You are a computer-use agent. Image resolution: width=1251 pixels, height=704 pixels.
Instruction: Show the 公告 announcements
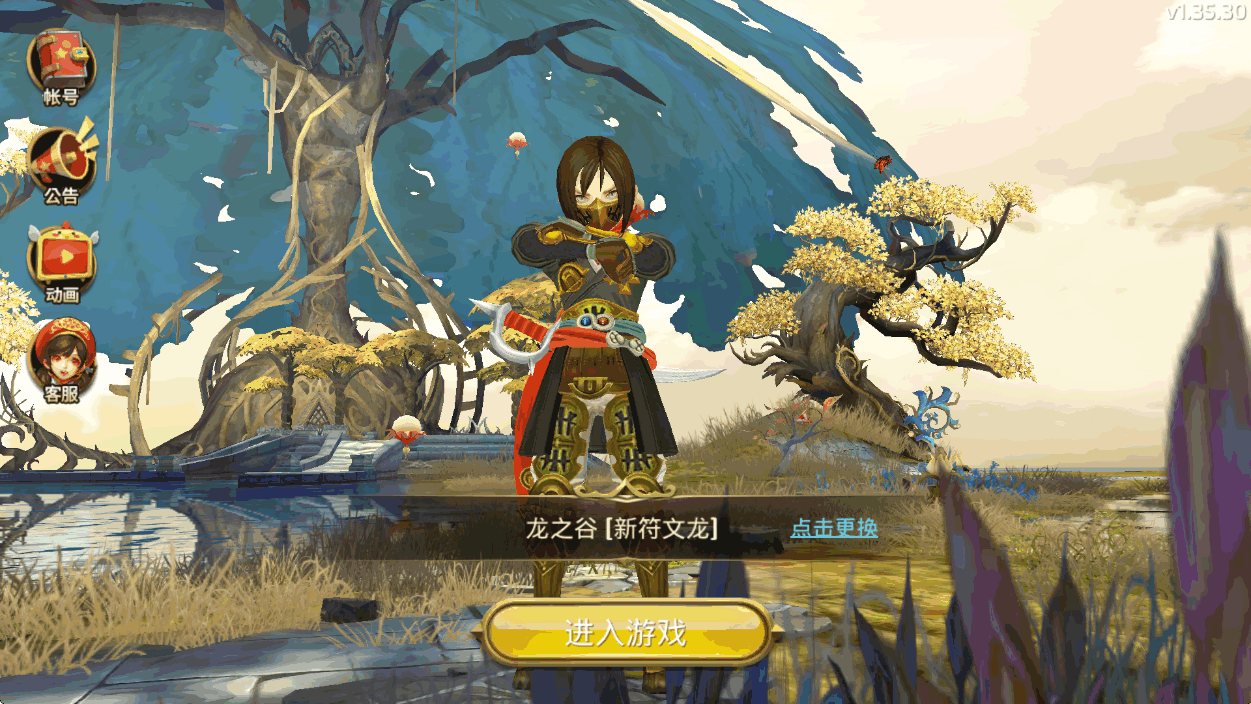(60, 162)
